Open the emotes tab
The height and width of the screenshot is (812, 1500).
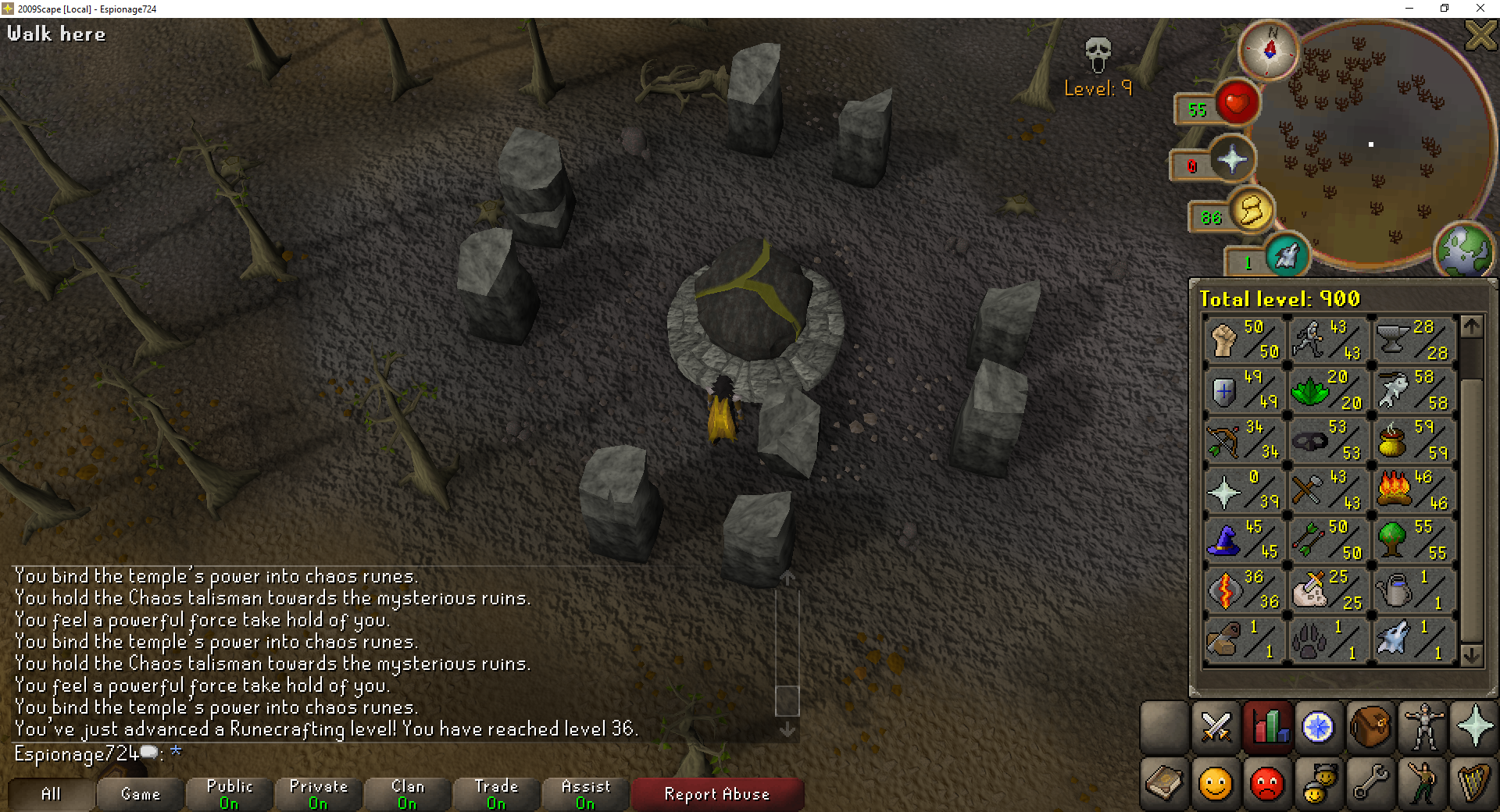(x=1422, y=783)
